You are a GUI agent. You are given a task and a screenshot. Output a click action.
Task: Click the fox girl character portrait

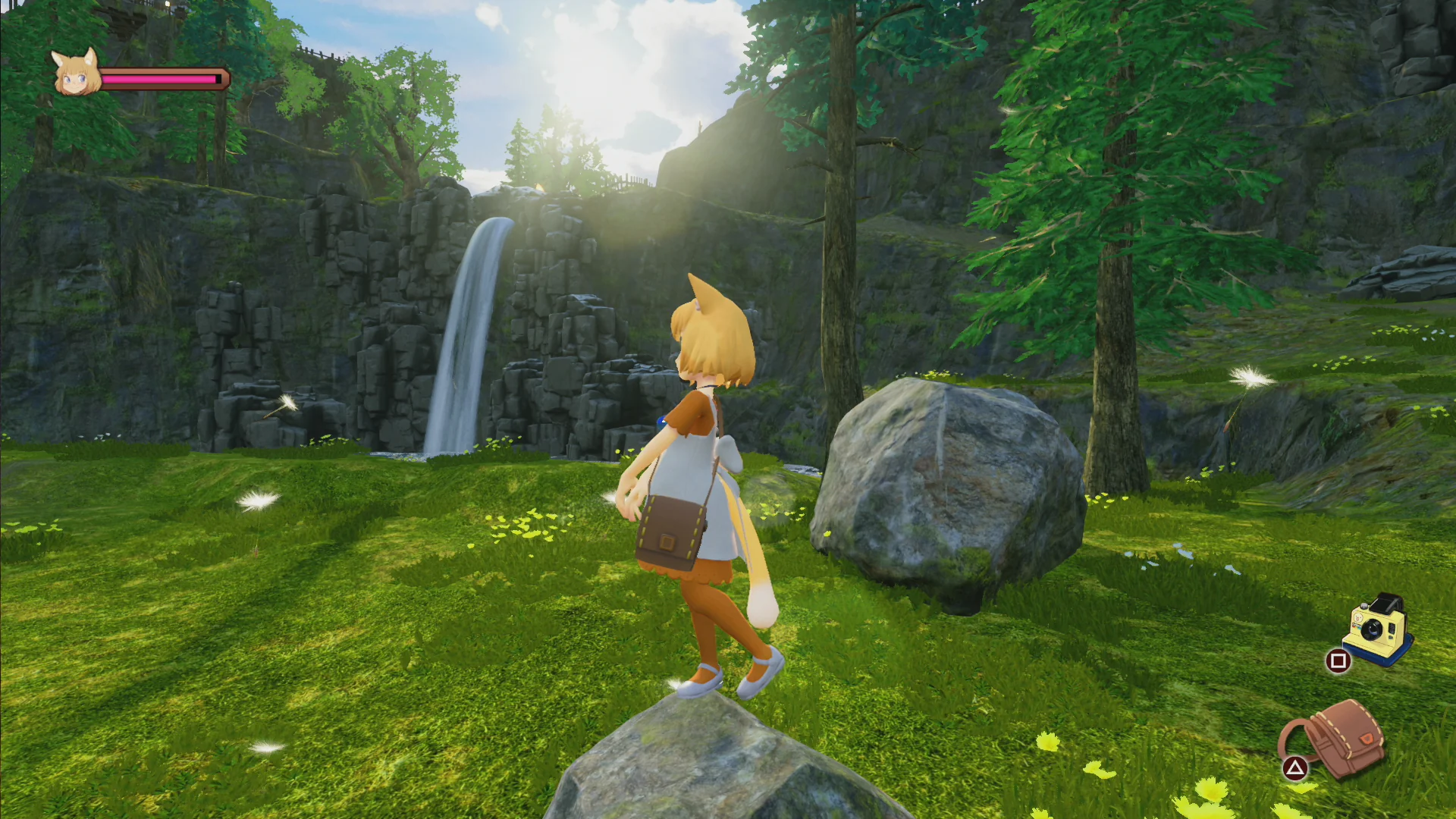(x=75, y=73)
